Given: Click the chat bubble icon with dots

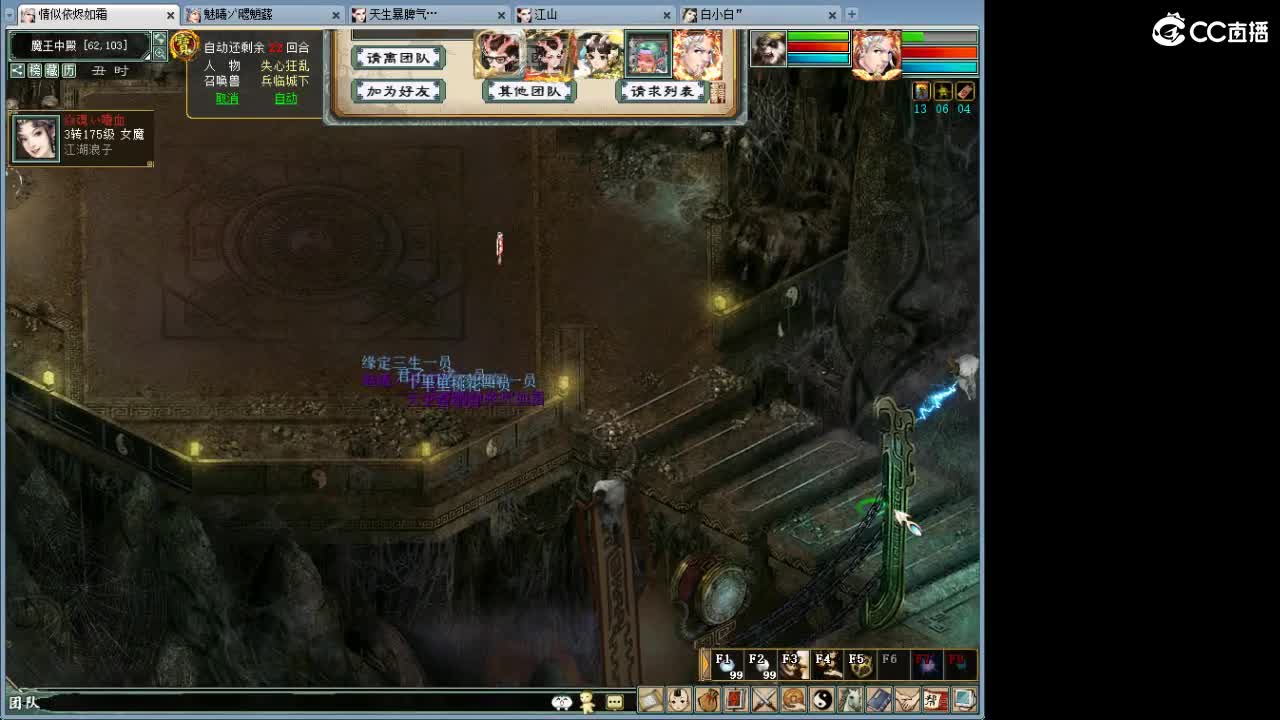Looking at the screenshot, I should click(616, 700).
